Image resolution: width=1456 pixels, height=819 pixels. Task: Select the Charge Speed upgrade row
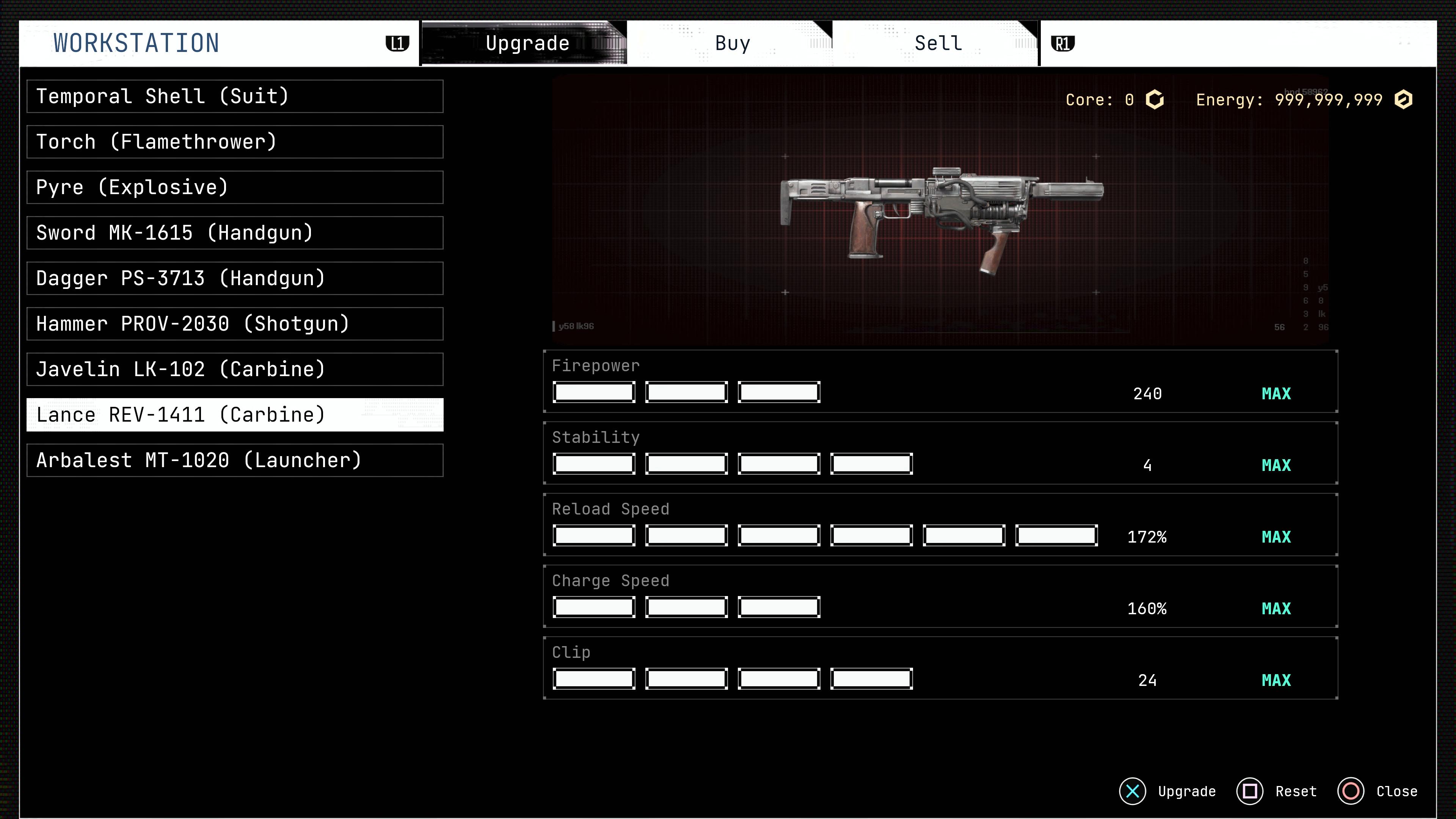pos(940,597)
